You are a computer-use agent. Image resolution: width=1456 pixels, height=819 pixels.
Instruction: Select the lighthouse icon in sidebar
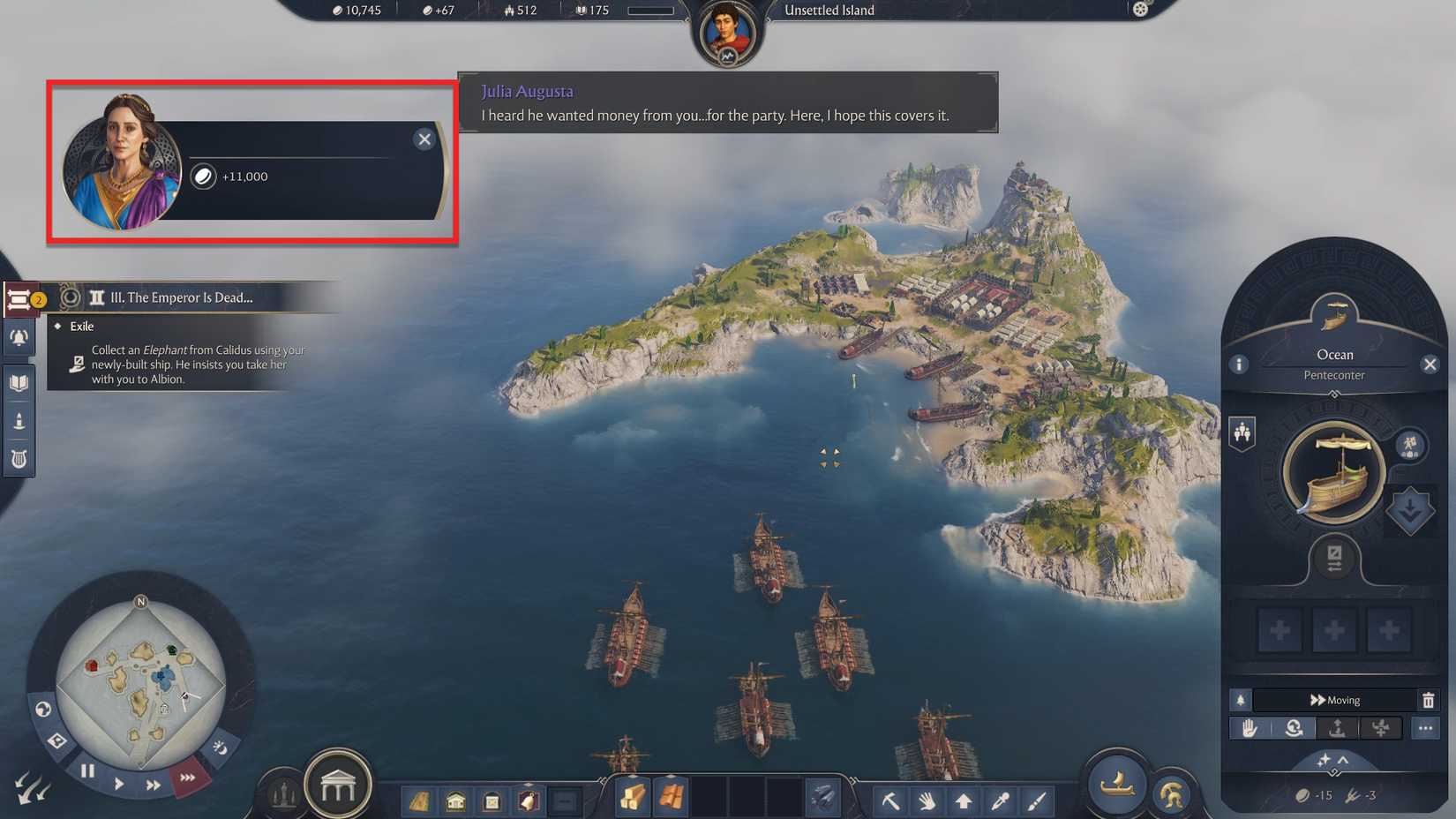click(19, 420)
